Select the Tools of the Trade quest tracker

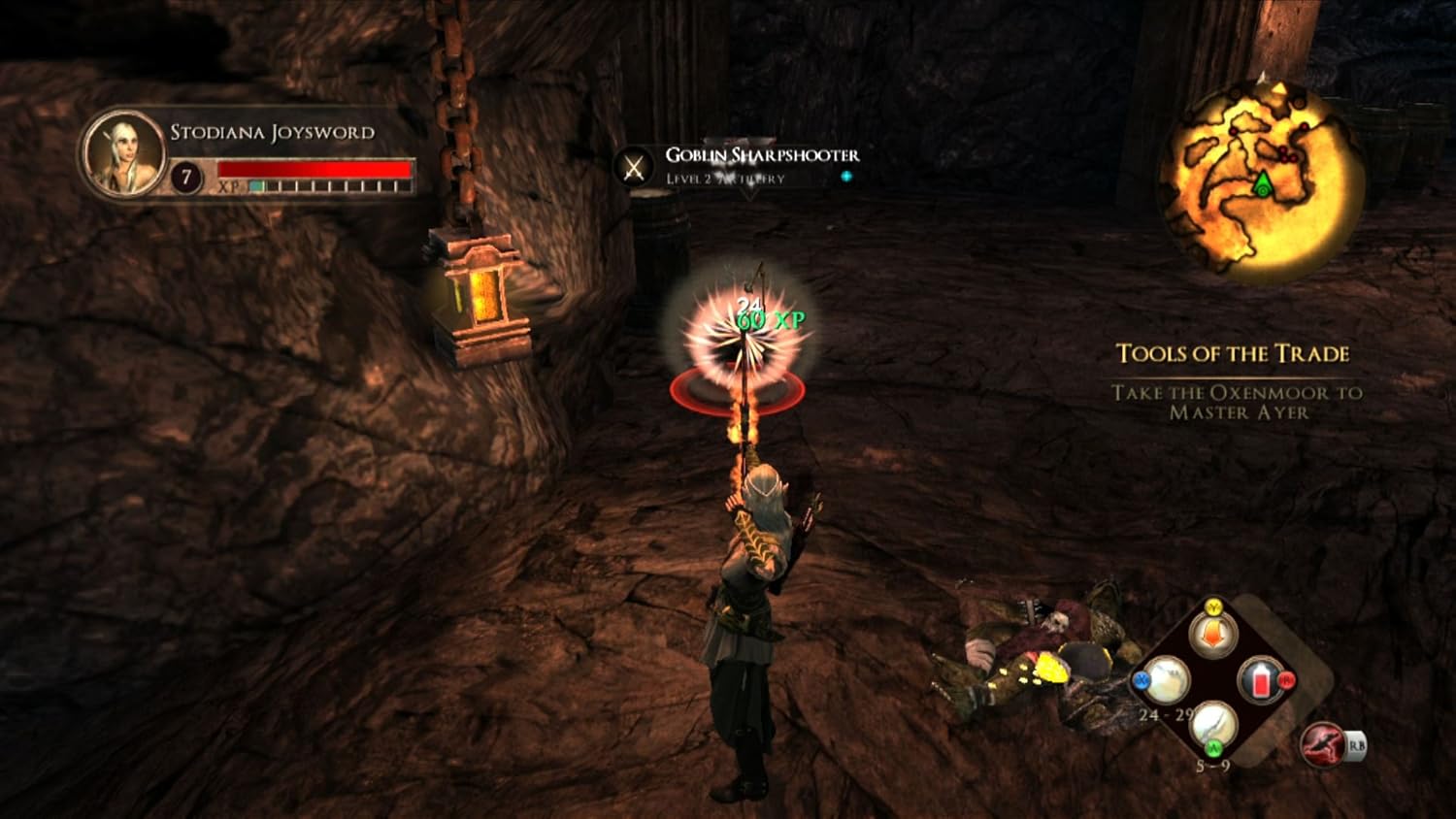pos(1233,354)
